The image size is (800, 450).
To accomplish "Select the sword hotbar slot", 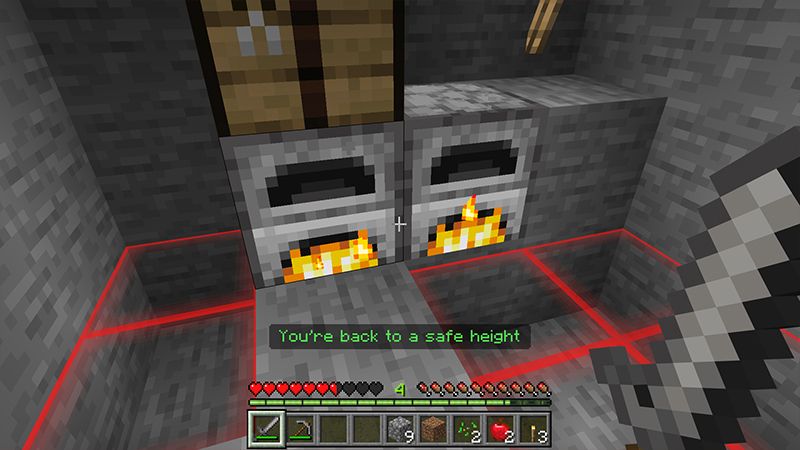I will (267, 428).
